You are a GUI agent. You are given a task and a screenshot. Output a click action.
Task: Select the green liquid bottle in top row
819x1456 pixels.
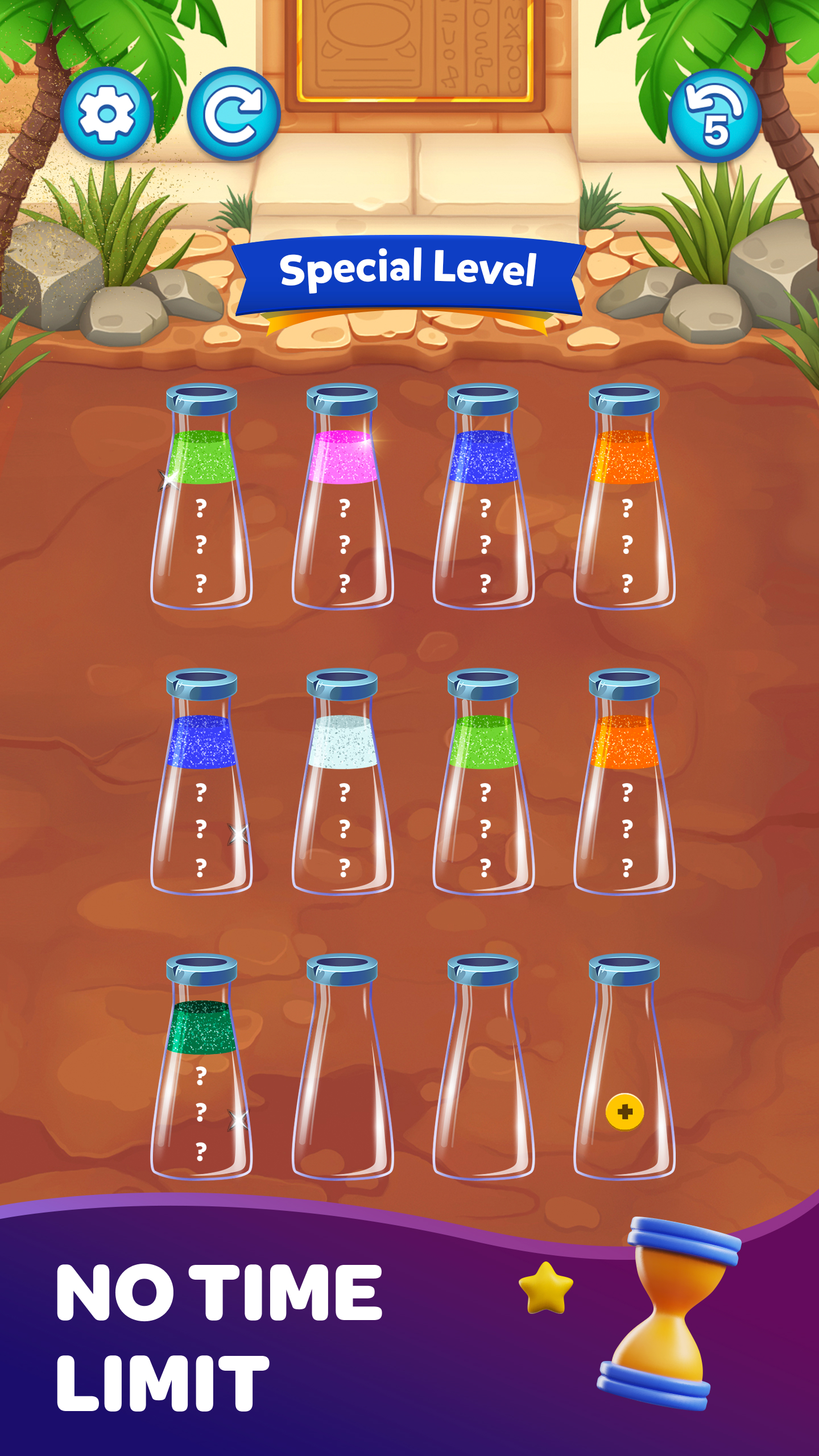tap(202, 500)
